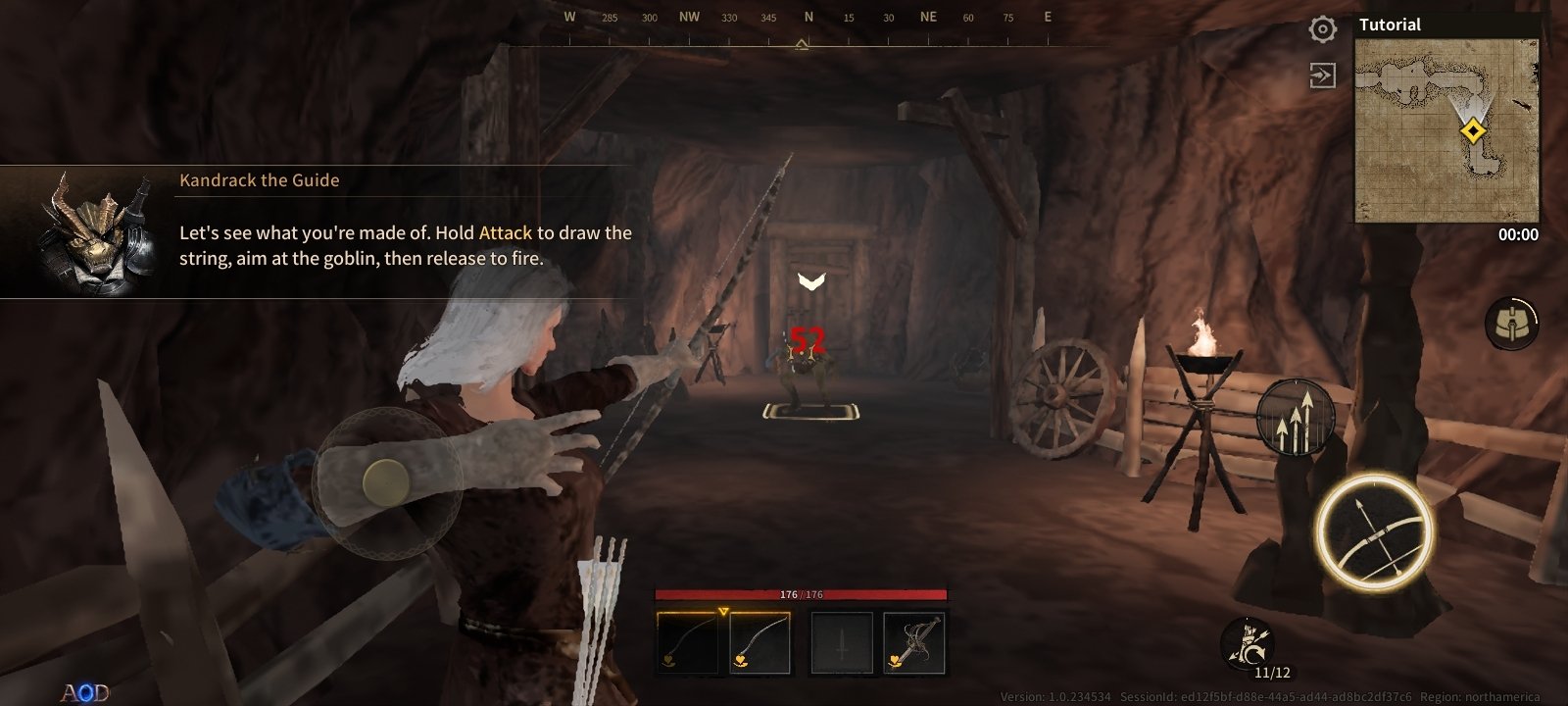
Task: Click the health bar showing 176/176
Action: [802, 595]
